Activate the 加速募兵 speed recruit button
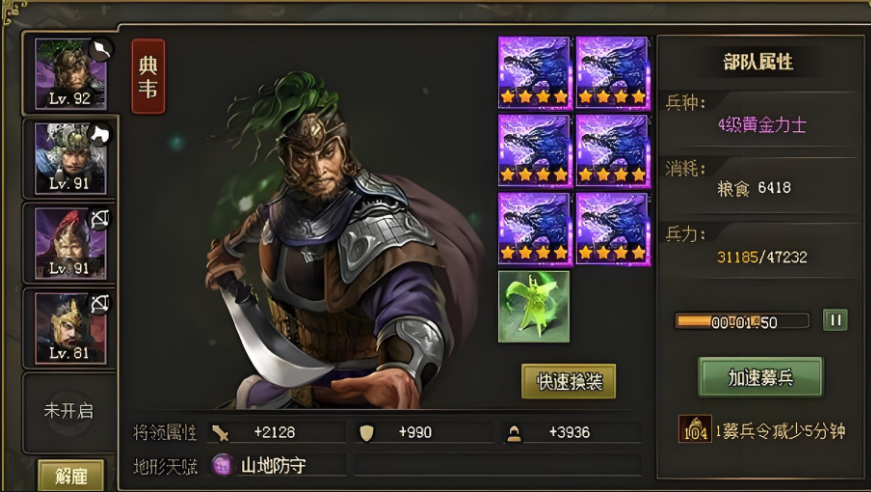The width and height of the screenshot is (871, 492). click(760, 376)
